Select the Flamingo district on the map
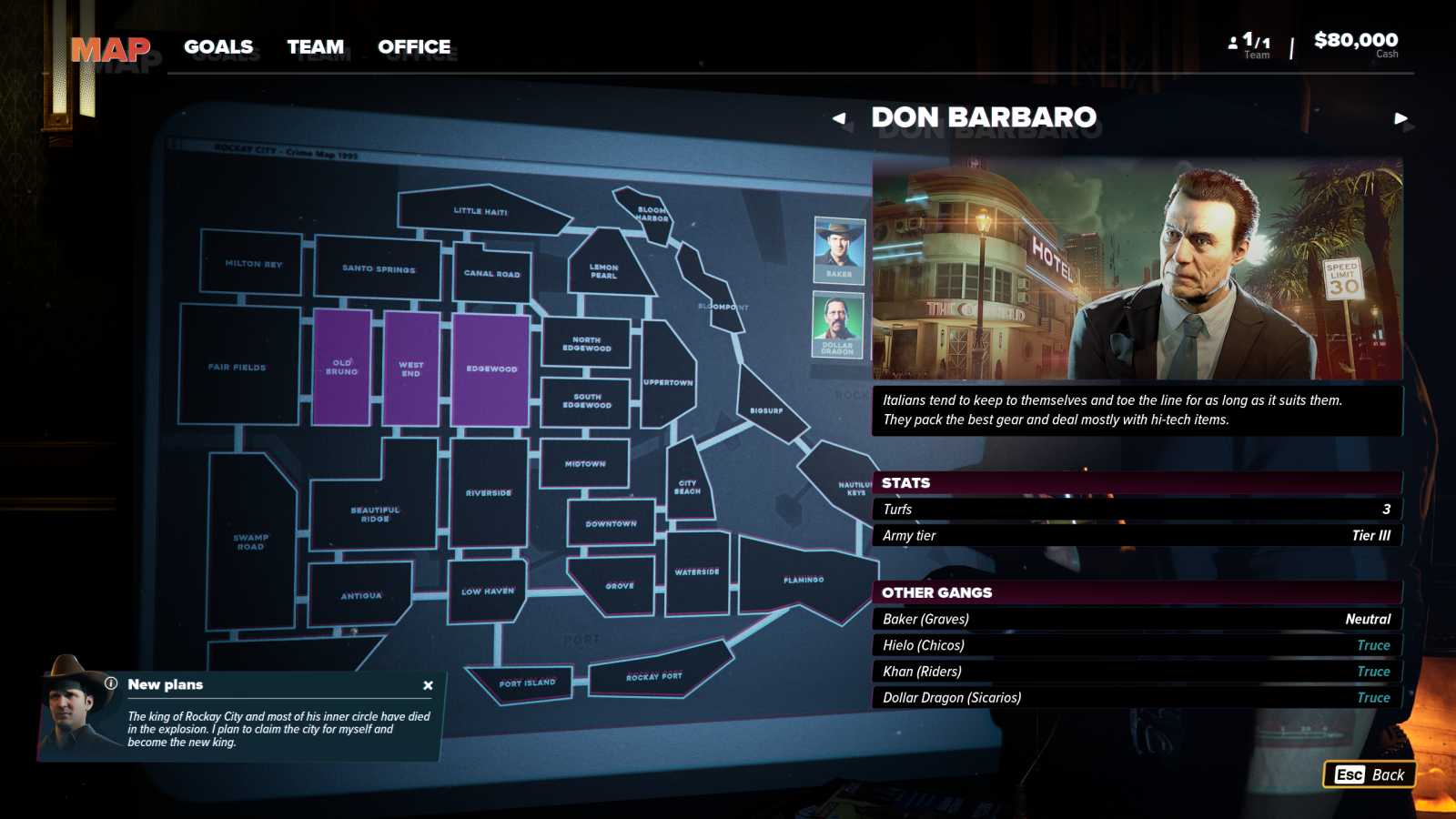Image resolution: width=1456 pixels, height=819 pixels. (x=803, y=580)
